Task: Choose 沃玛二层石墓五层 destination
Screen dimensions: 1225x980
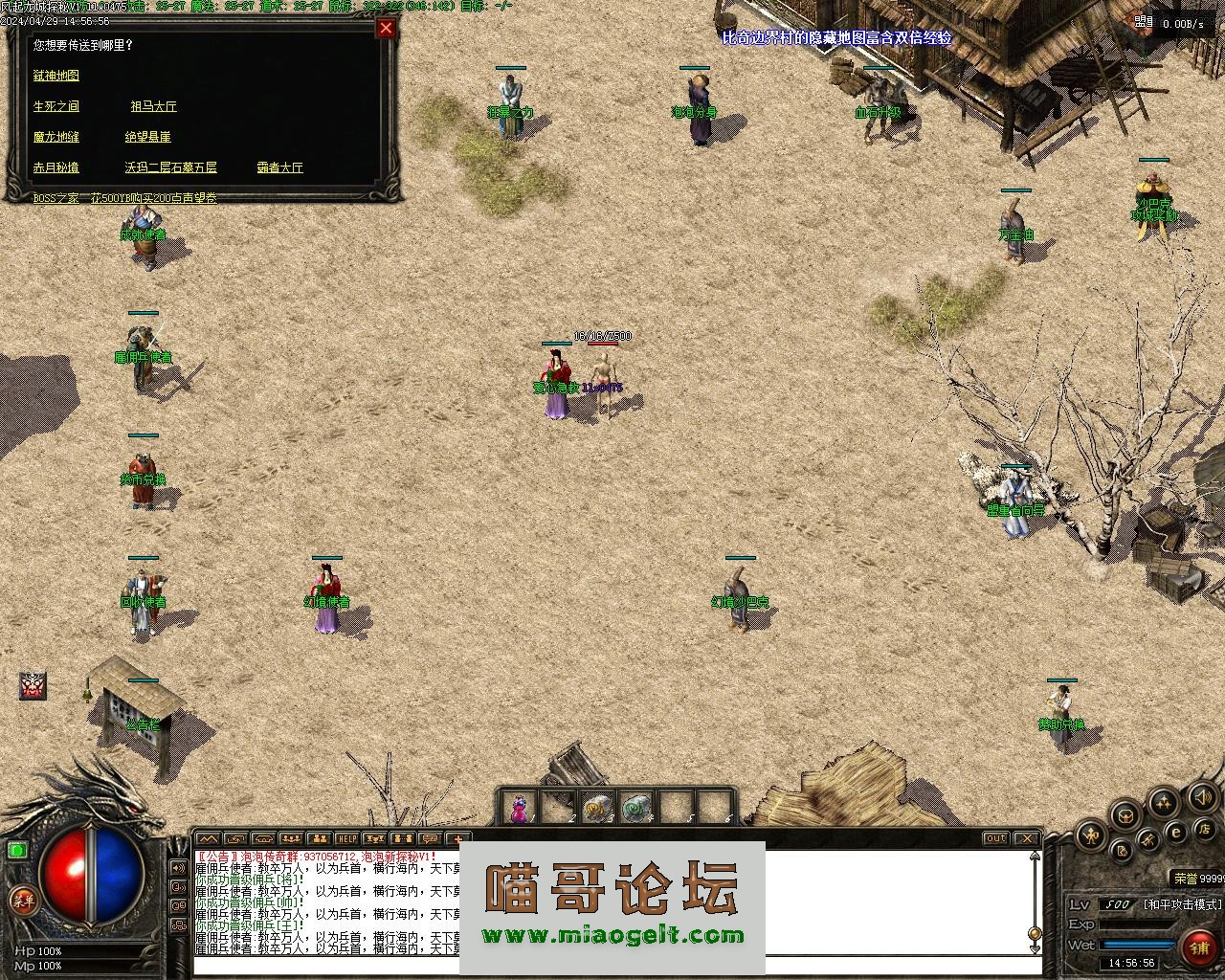Action: click(x=170, y=167)
